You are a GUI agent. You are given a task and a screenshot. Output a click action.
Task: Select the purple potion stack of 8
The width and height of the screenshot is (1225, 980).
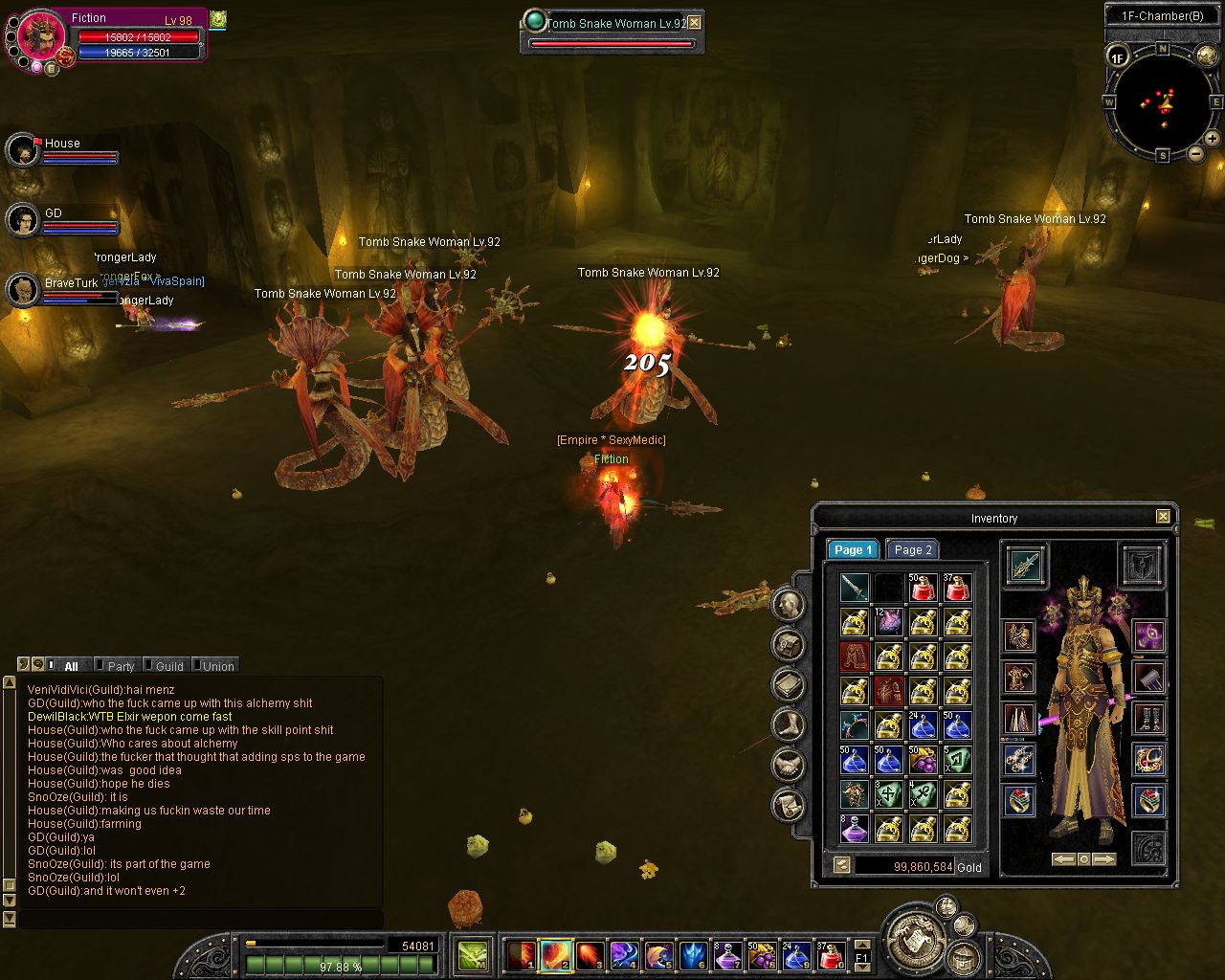coord(854,828)
